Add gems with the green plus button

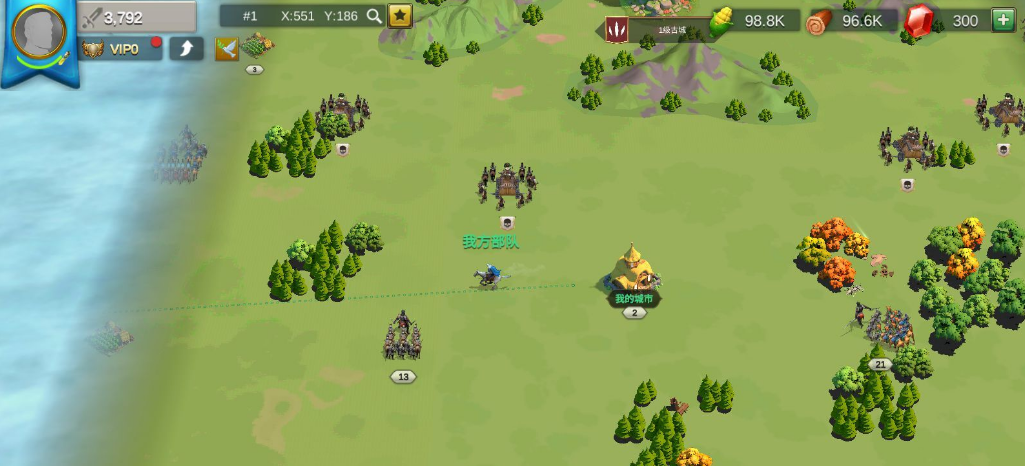1003,20
